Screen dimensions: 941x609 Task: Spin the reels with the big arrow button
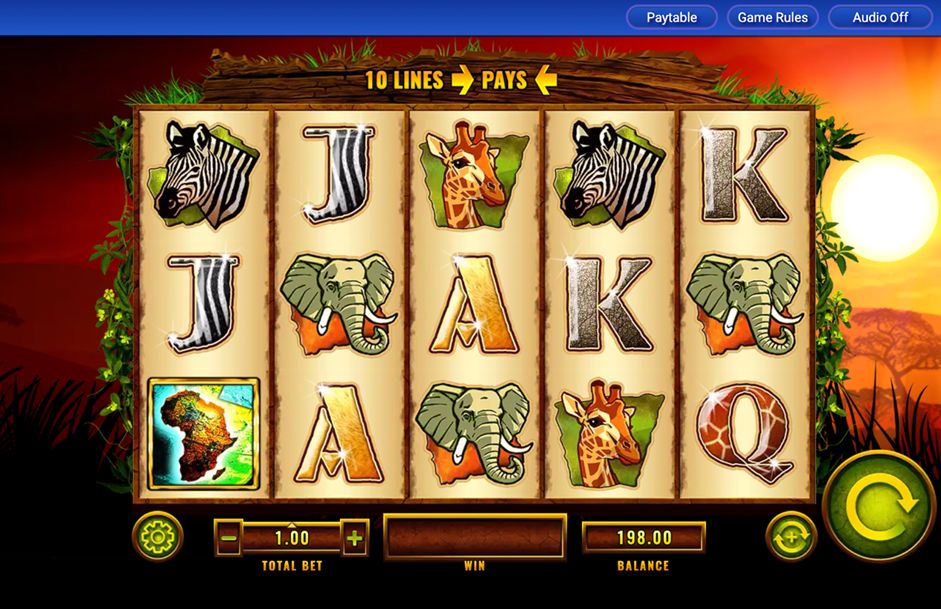point(880,505)
